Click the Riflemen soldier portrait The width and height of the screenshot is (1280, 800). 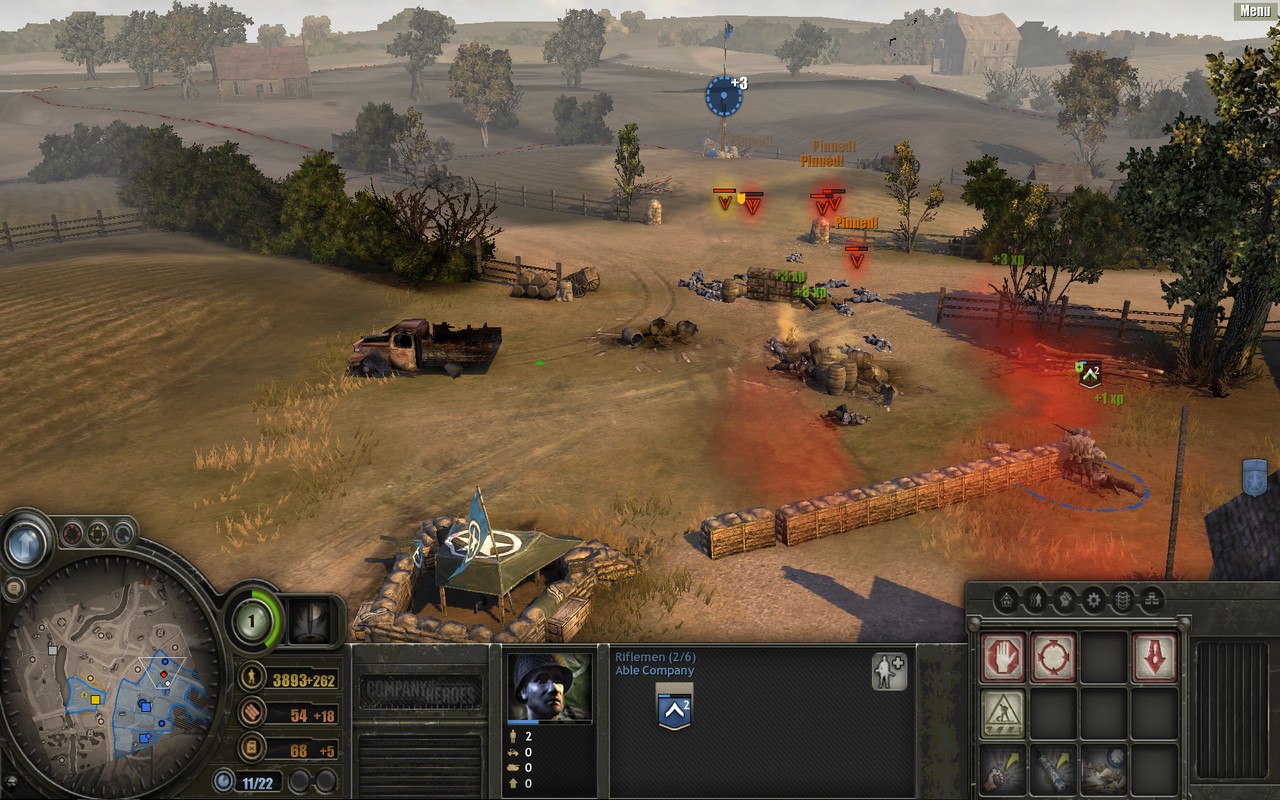point(549,688)
